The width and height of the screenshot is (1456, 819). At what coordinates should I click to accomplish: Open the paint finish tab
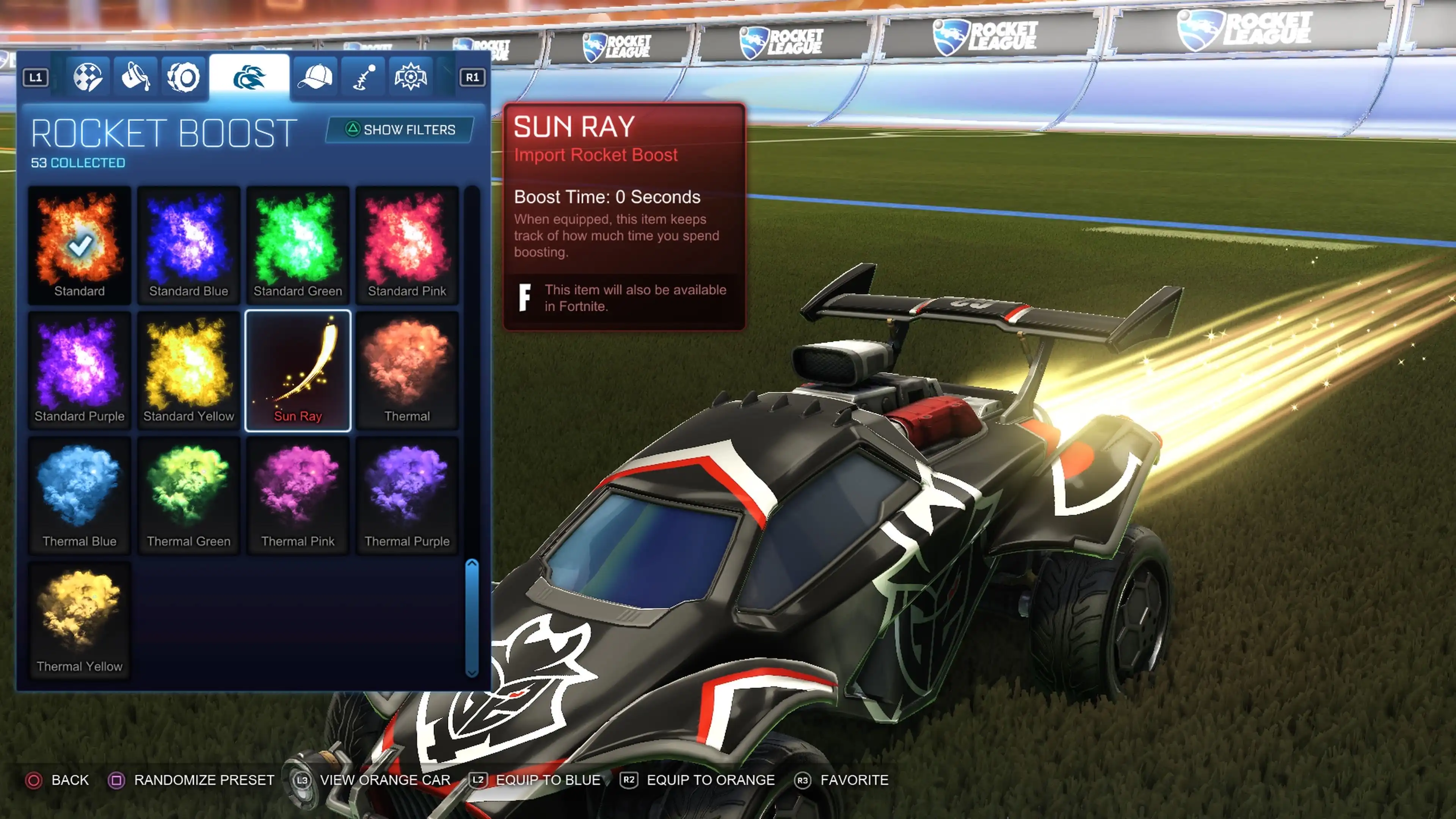click(x=136, y=77)
